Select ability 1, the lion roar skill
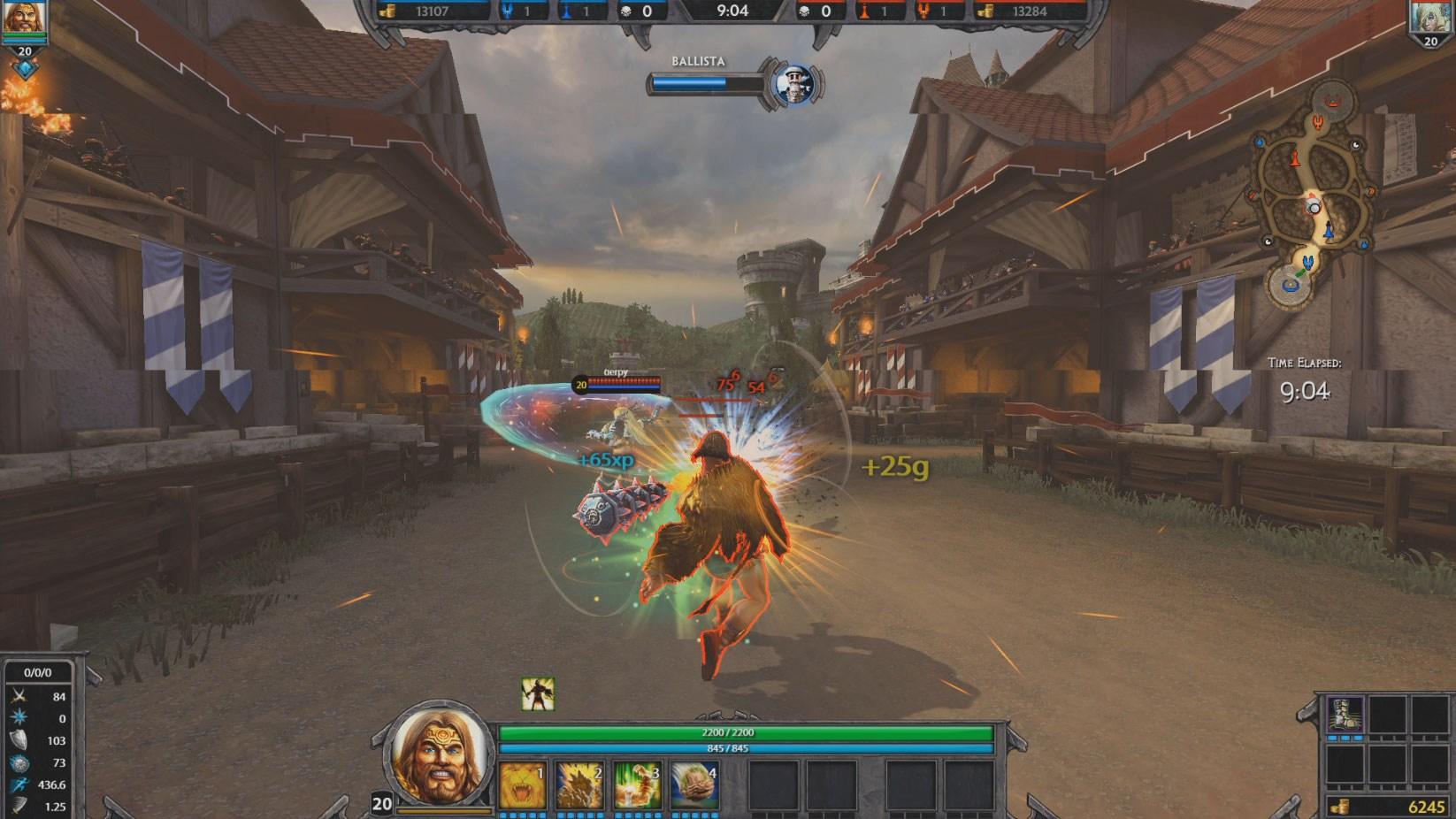The width and height of the screenshot is (1456, 819). pos(522,784)
